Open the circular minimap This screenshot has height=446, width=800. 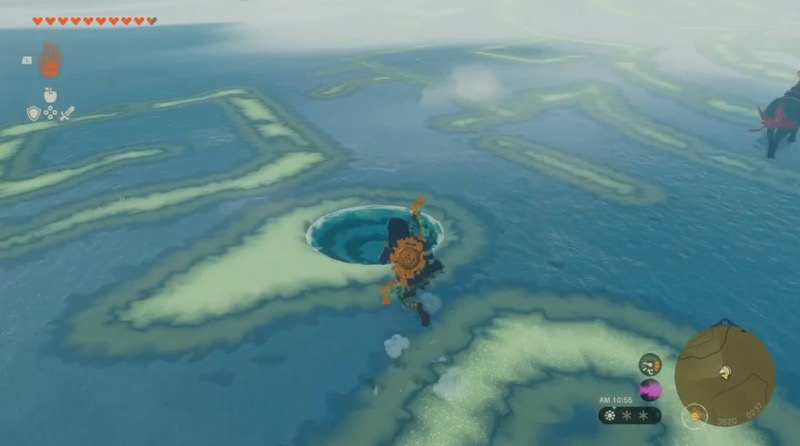pos(725,373)
